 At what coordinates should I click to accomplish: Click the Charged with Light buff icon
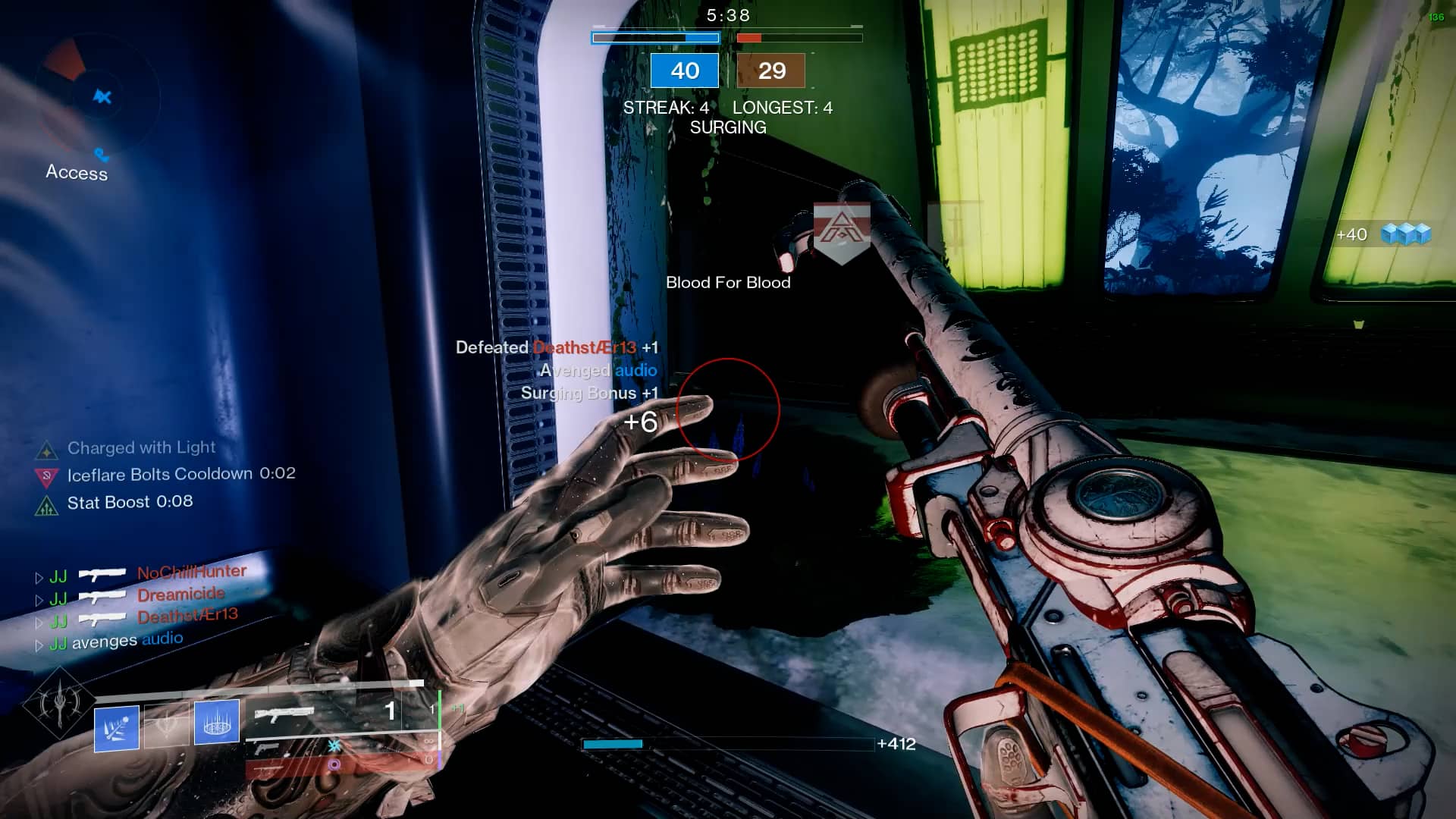pos(47,450)
